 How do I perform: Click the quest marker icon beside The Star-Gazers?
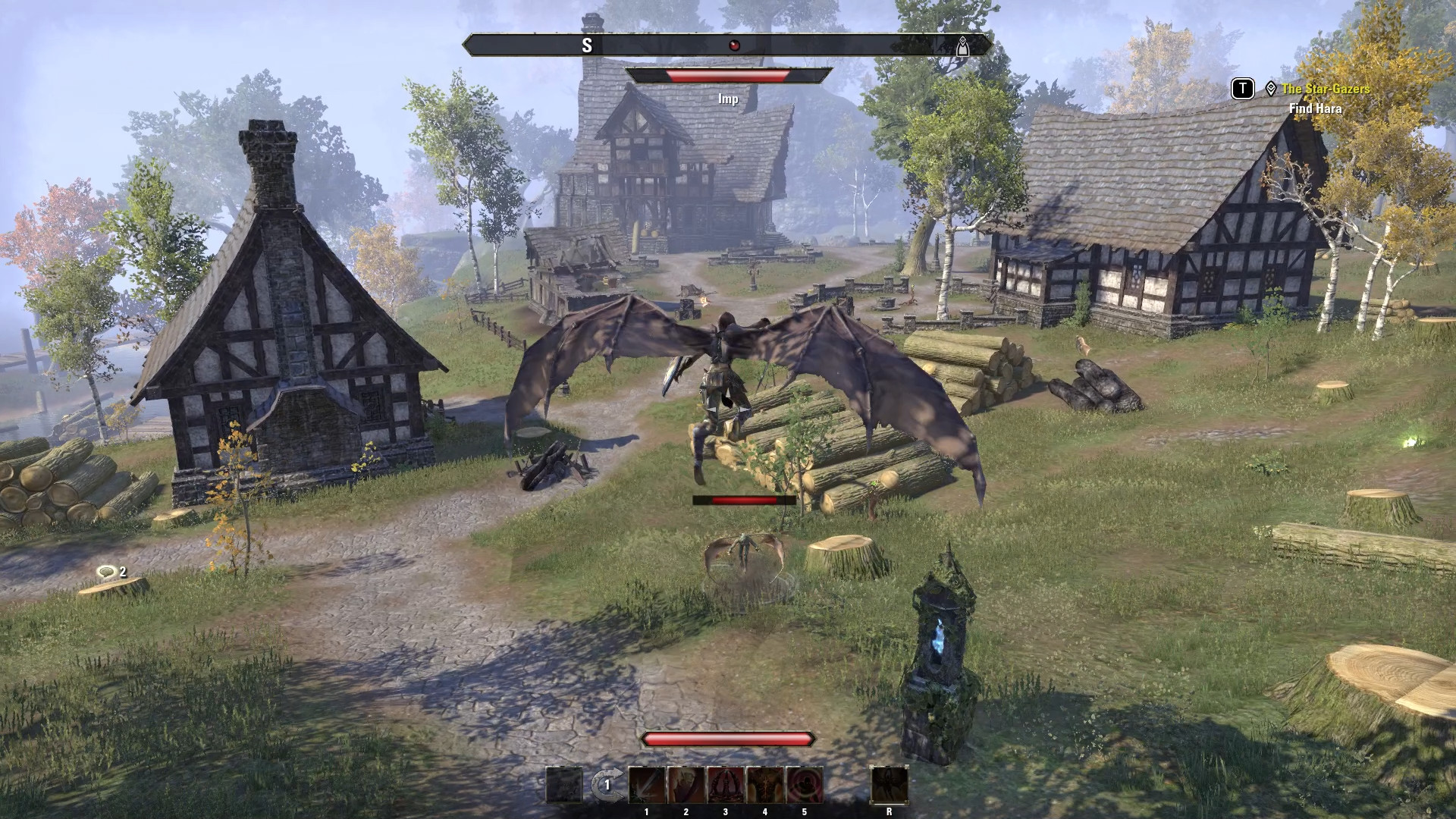pos(1271,89)
